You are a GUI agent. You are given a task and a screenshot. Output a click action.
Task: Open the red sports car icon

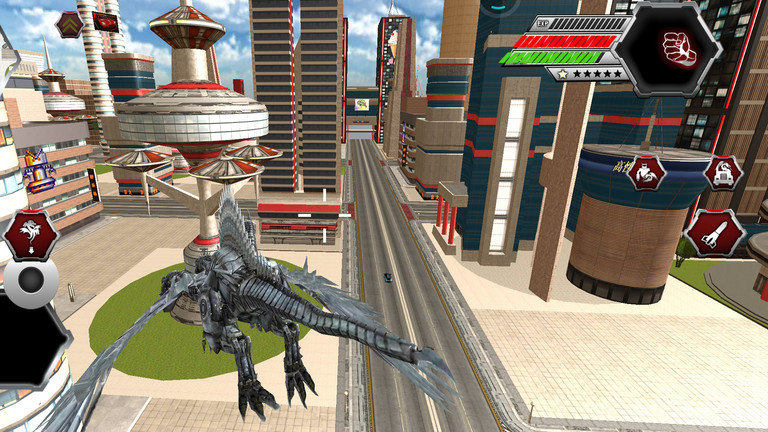[x=105, y=21]
